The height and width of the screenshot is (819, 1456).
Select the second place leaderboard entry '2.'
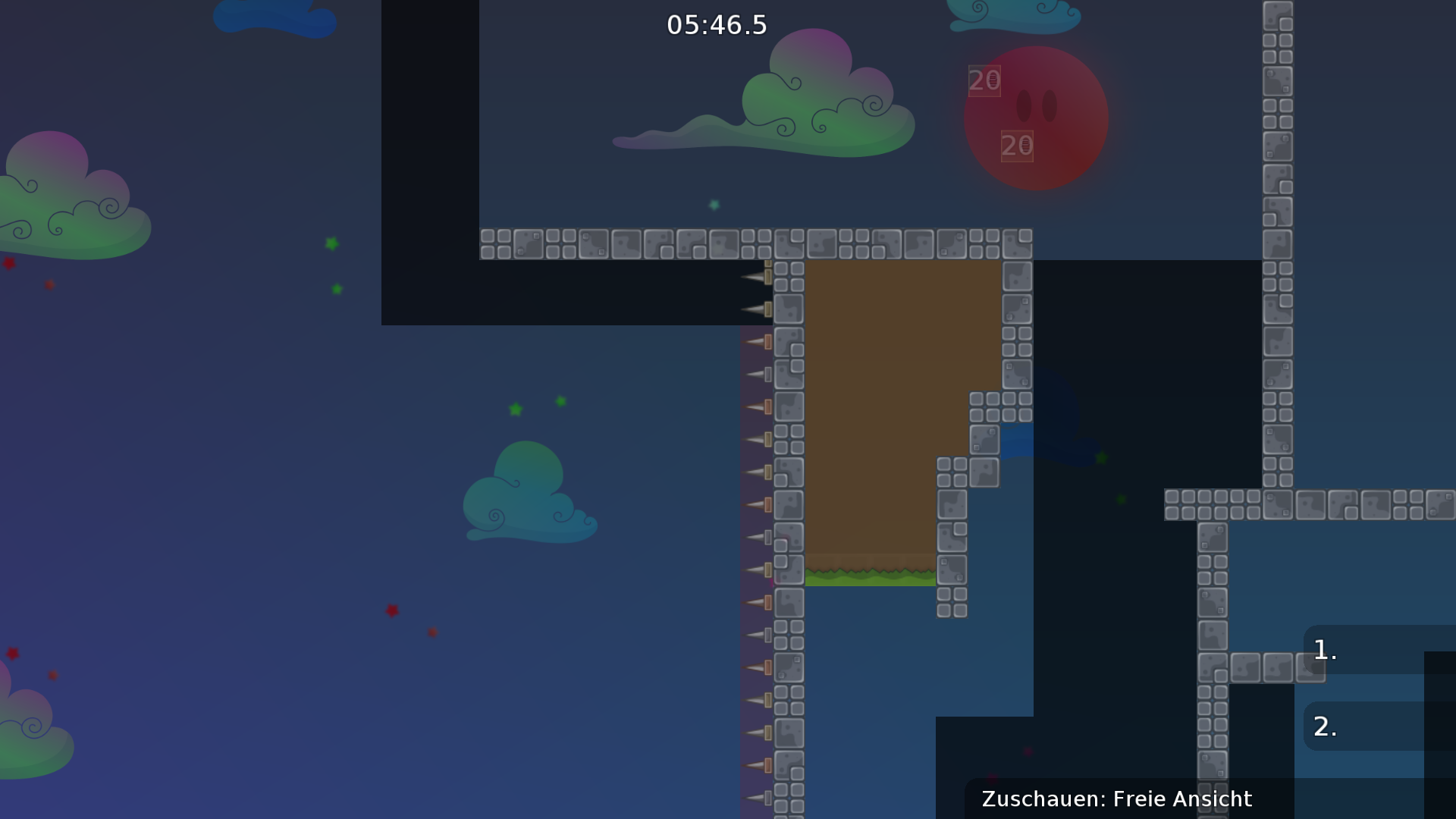pyautogui.click(x=1326, y=726)
